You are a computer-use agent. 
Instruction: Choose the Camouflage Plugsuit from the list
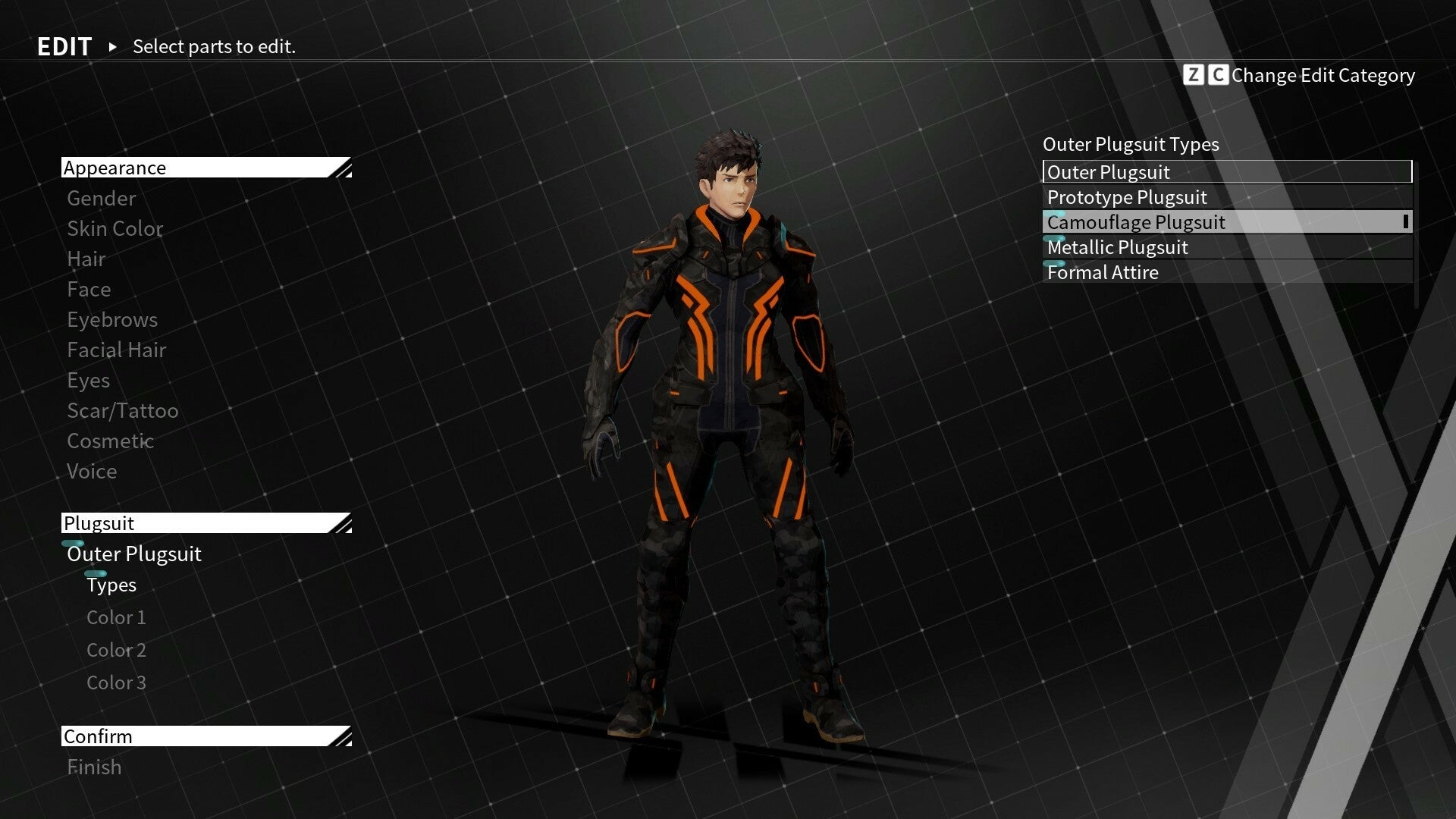pos(1135,222)
